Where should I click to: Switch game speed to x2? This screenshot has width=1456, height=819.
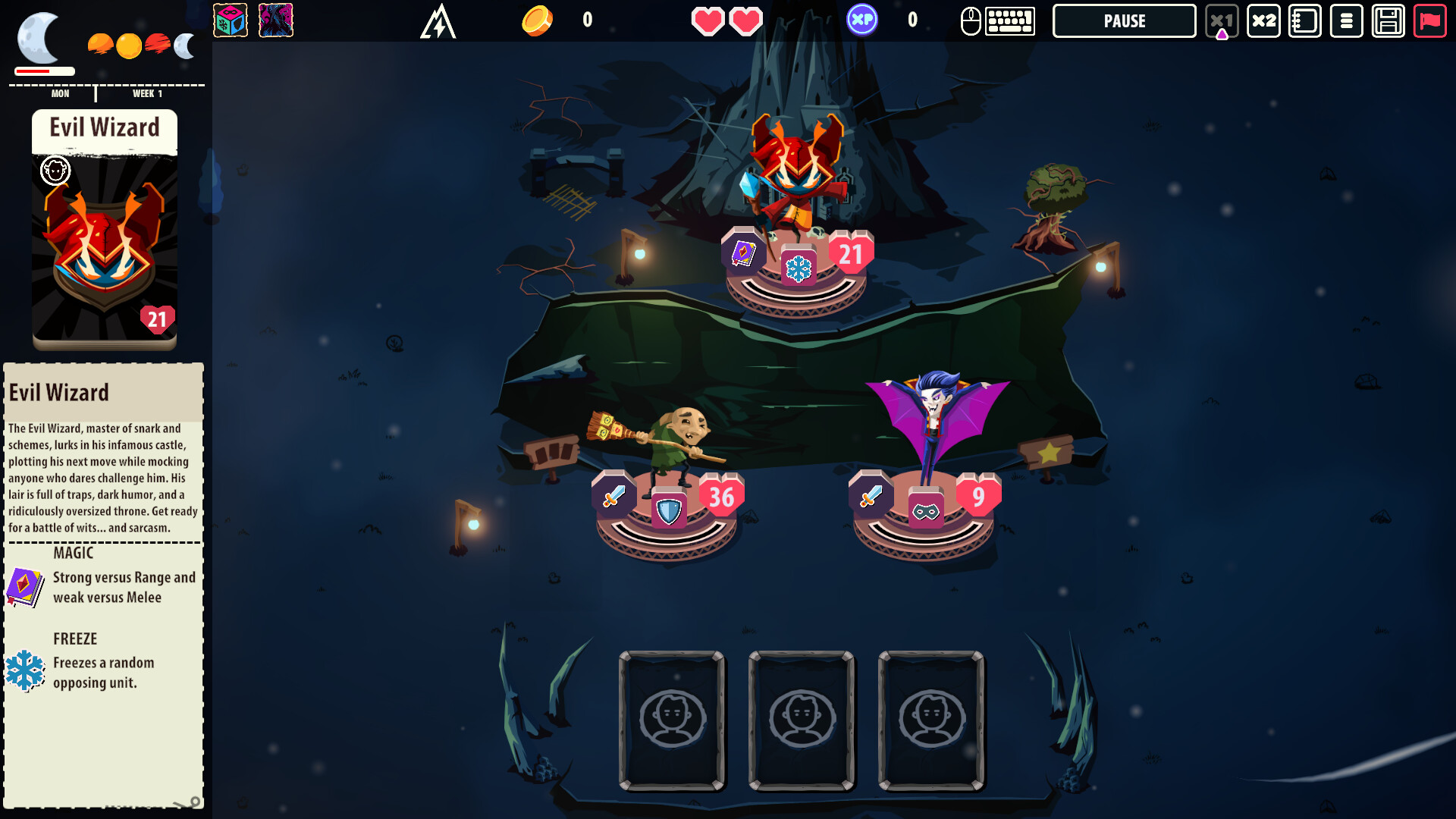pyautogui.click(x=1263, y=21)
